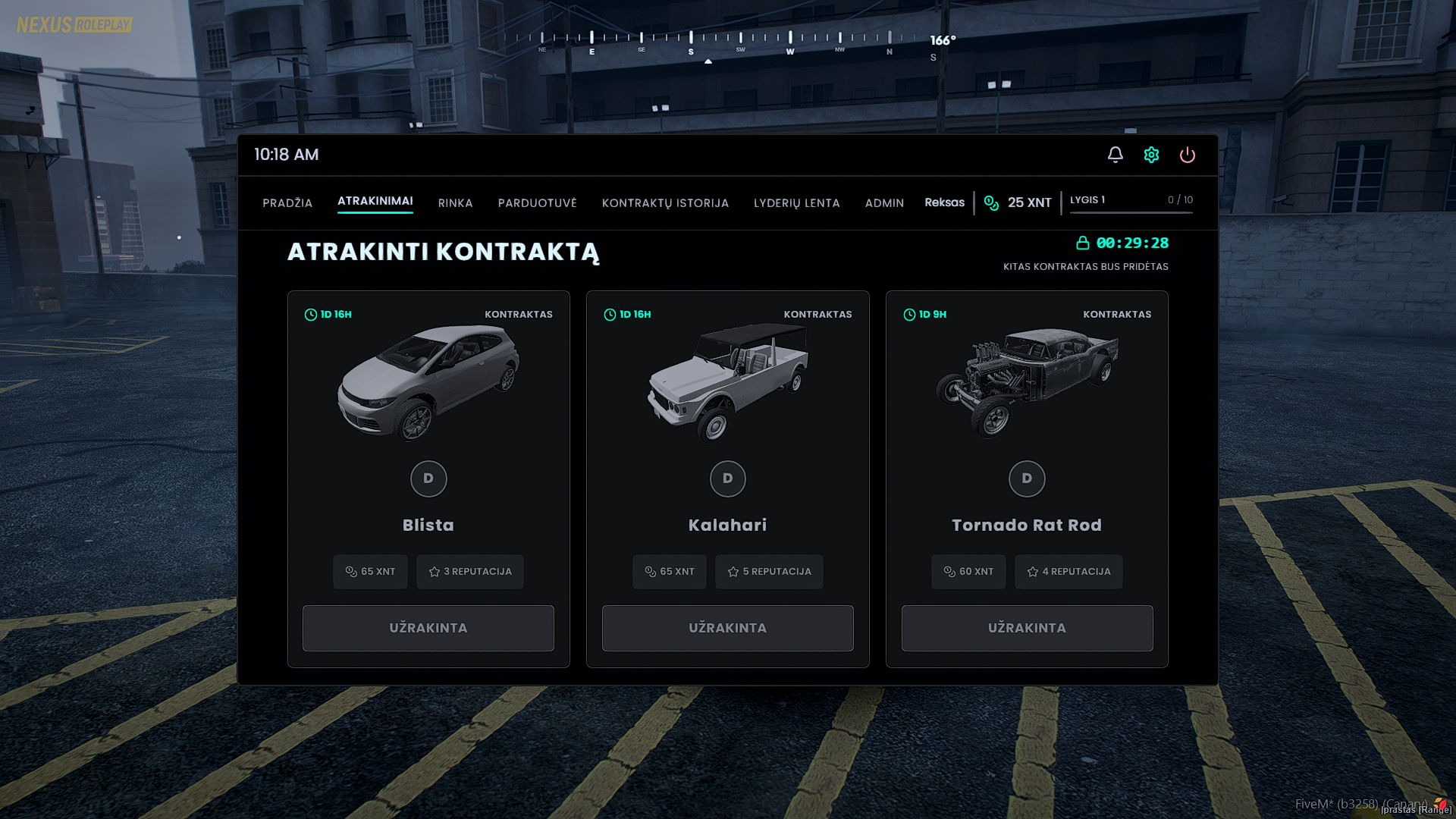Select the Blista car thumbnail
This screenshot has height=819, width=1456.
pos(428,382)
